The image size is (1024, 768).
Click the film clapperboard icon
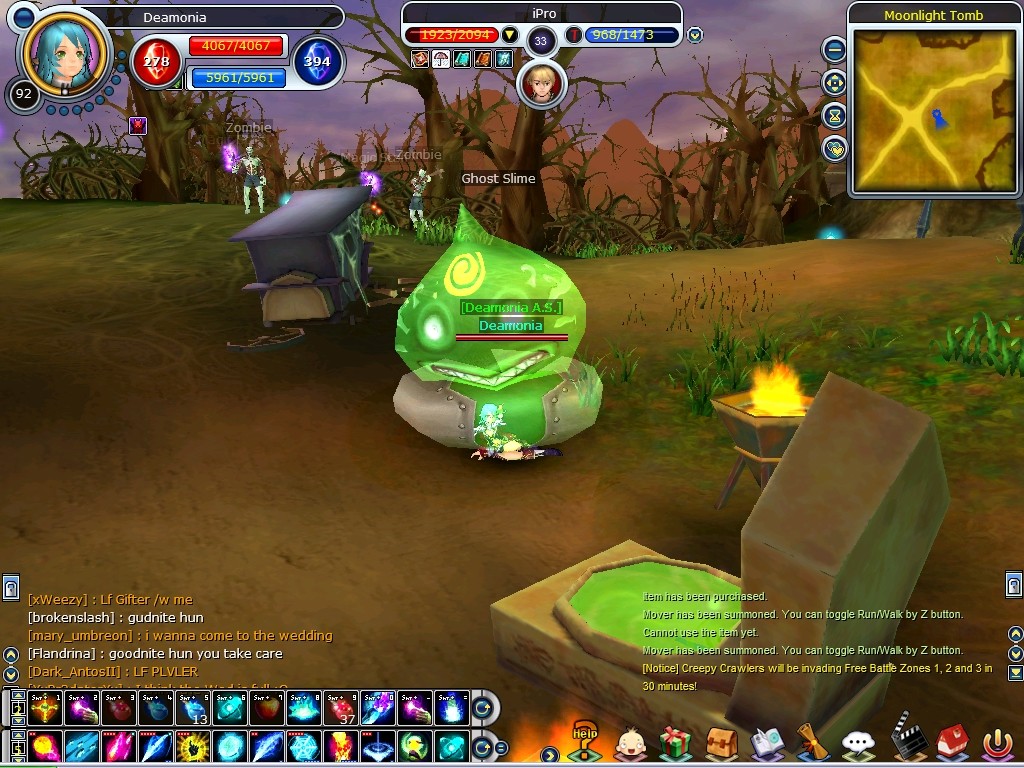(907, 738)
